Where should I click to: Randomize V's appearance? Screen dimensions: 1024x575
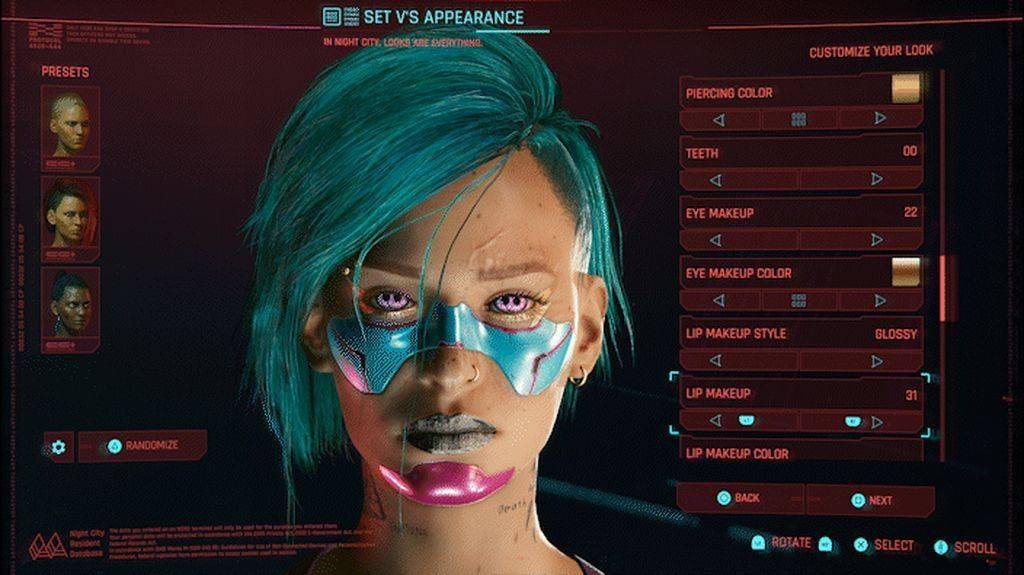(x=143, y=446)
